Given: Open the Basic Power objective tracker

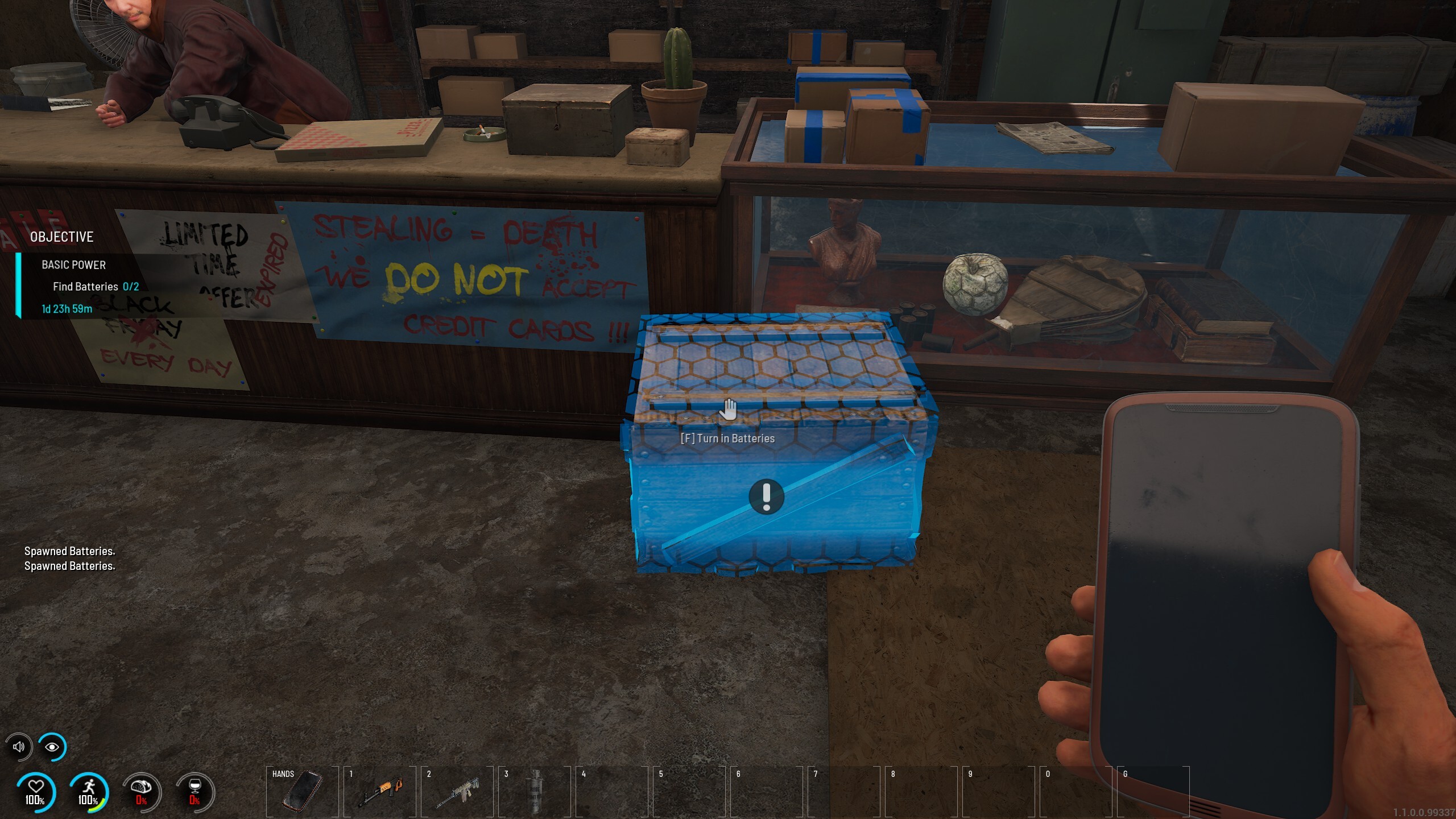Looking at the screenshot, I should point(74,265).
